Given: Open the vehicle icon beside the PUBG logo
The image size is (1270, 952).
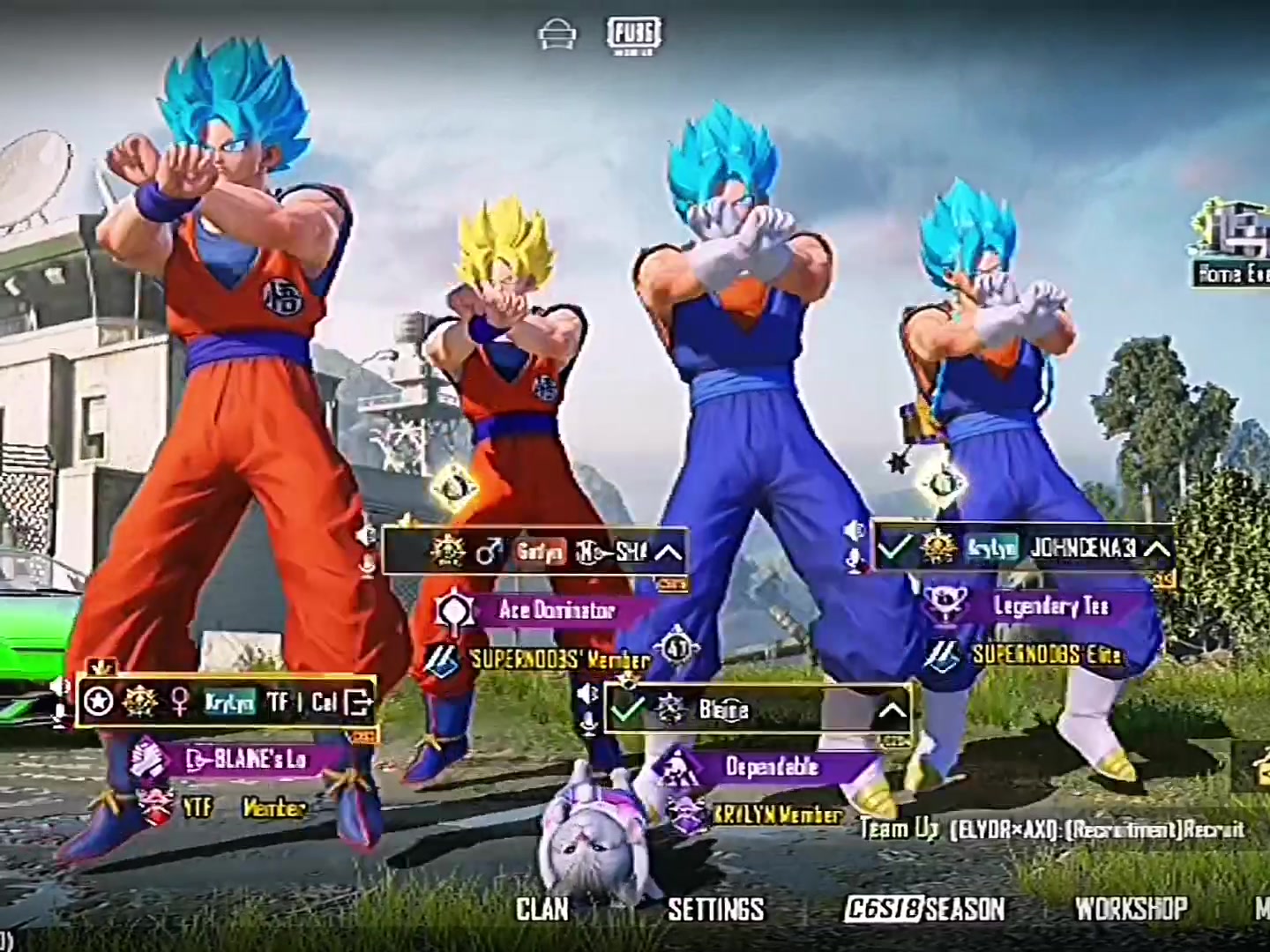Looking at the screenshot, I should (557, 37).
